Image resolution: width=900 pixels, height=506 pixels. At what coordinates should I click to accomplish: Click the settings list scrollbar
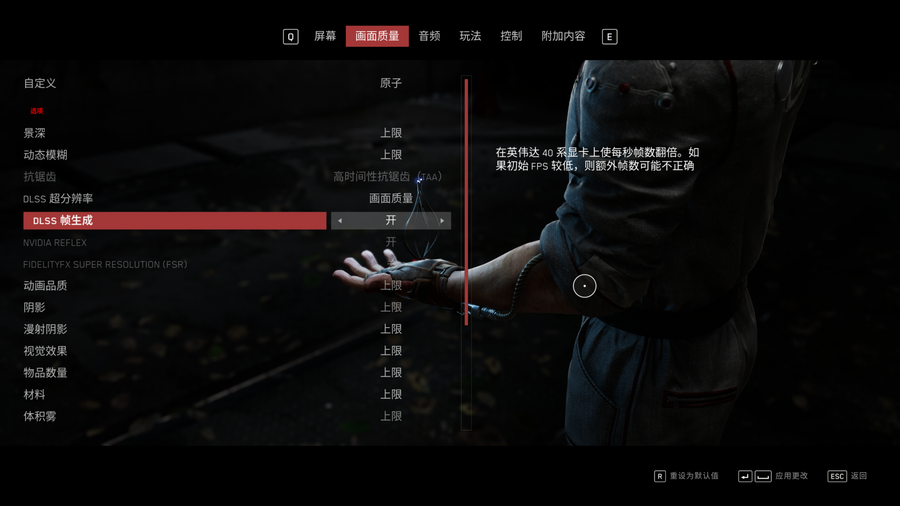click(466, 200)
